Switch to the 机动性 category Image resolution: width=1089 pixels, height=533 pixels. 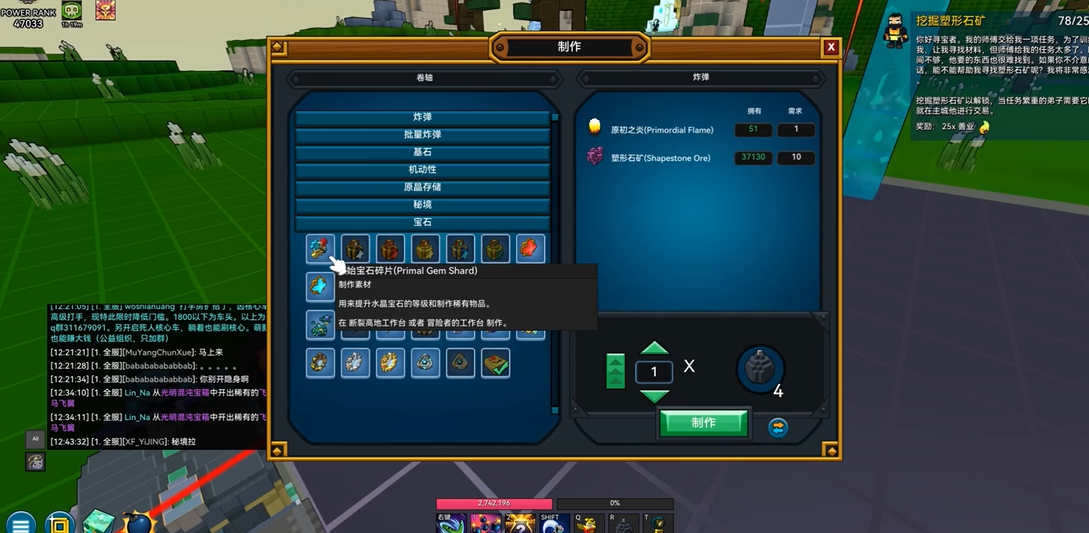click(422, 170)
